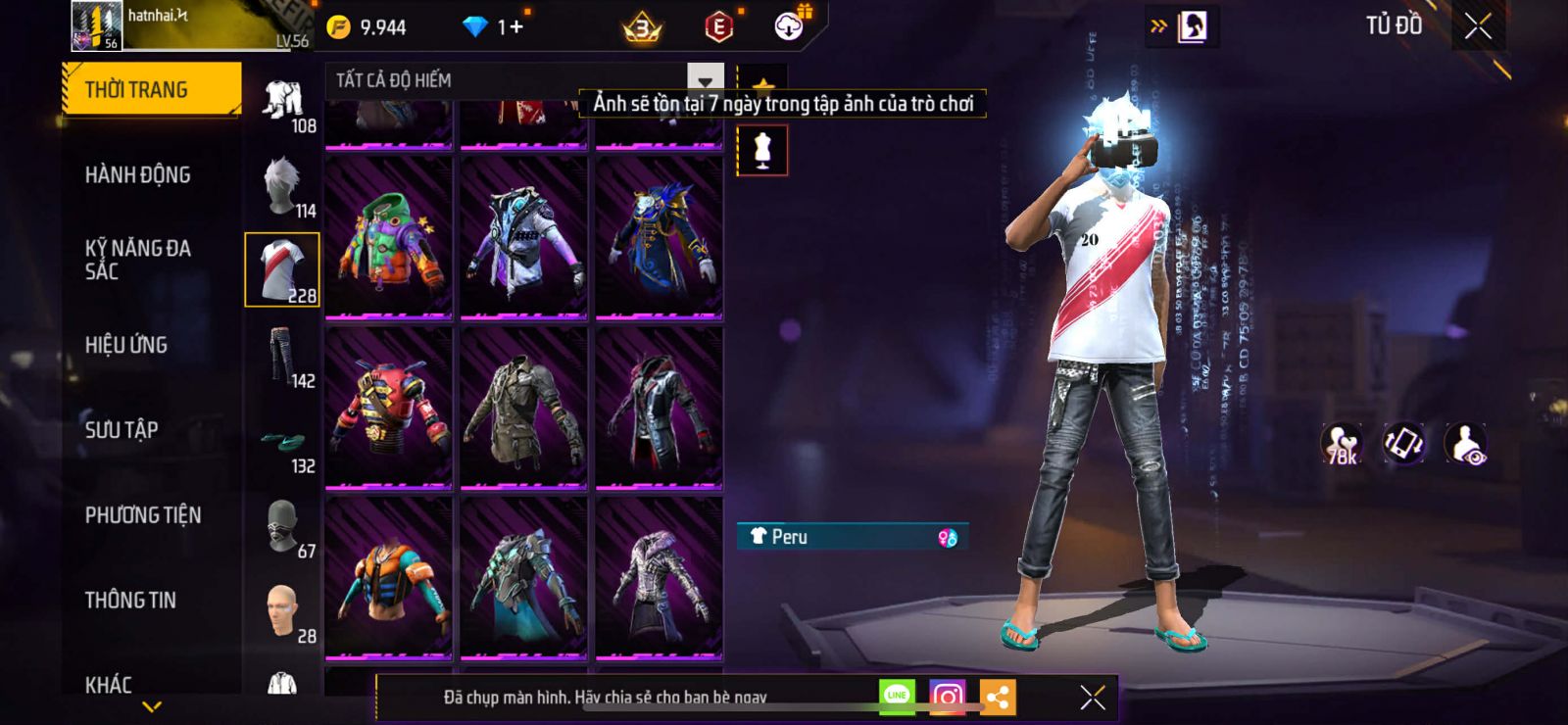Switch to the THỜI TRANG tab
1568x725 pixels.
(150, 90)
